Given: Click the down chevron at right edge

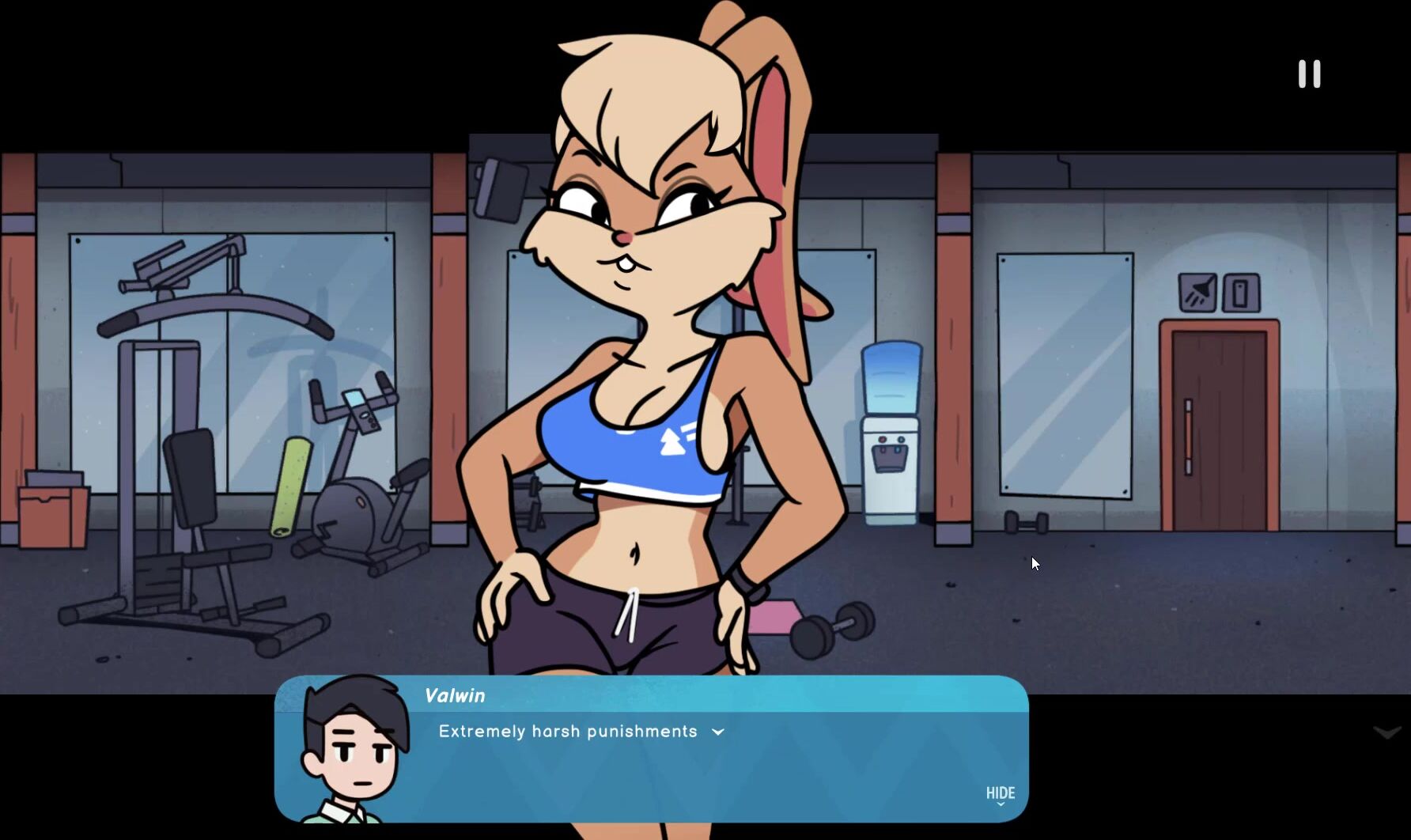Looking at the screenshot, I should [x=1386, y=733].
